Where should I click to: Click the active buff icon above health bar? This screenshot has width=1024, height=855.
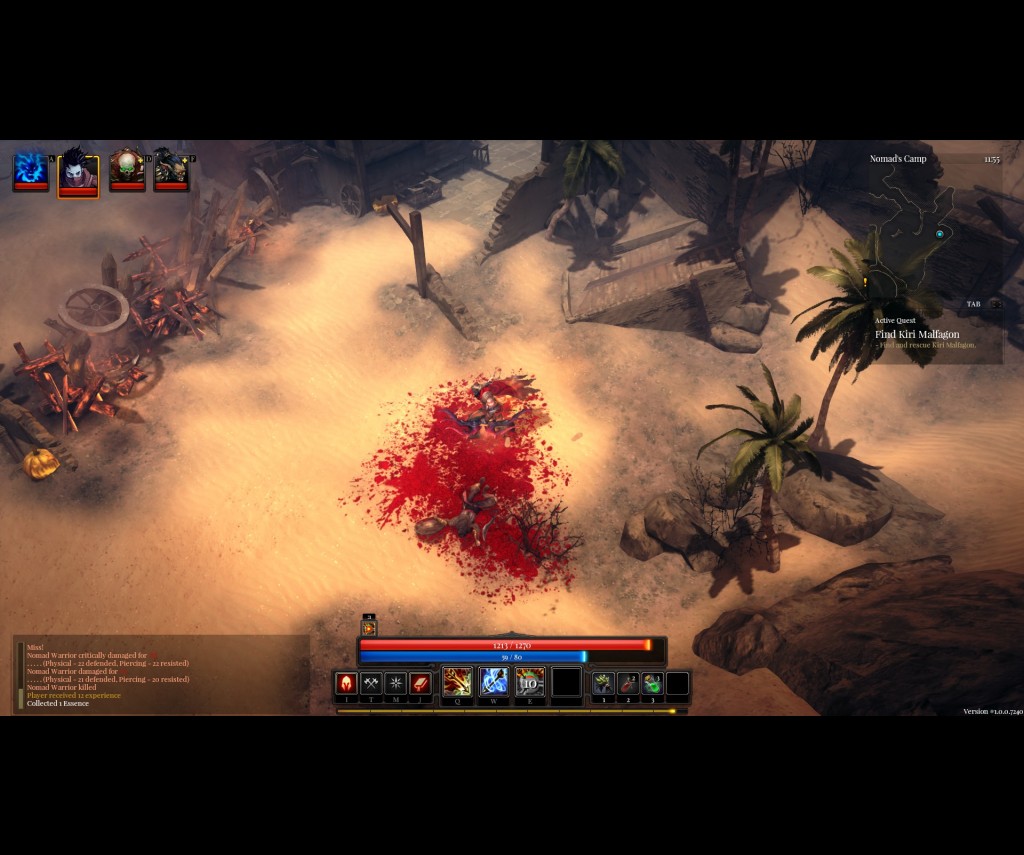(369, 628)
